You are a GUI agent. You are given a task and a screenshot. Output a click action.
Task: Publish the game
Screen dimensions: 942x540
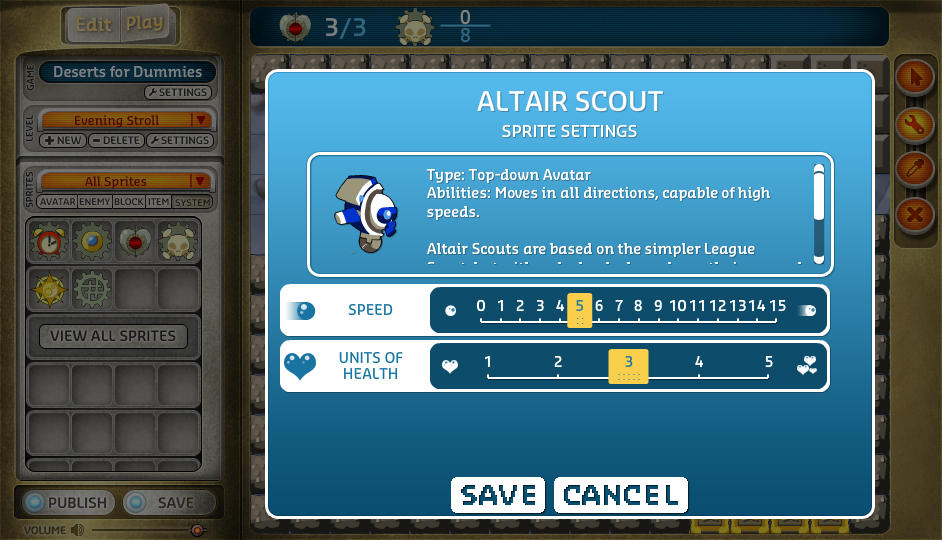[67, 503]
